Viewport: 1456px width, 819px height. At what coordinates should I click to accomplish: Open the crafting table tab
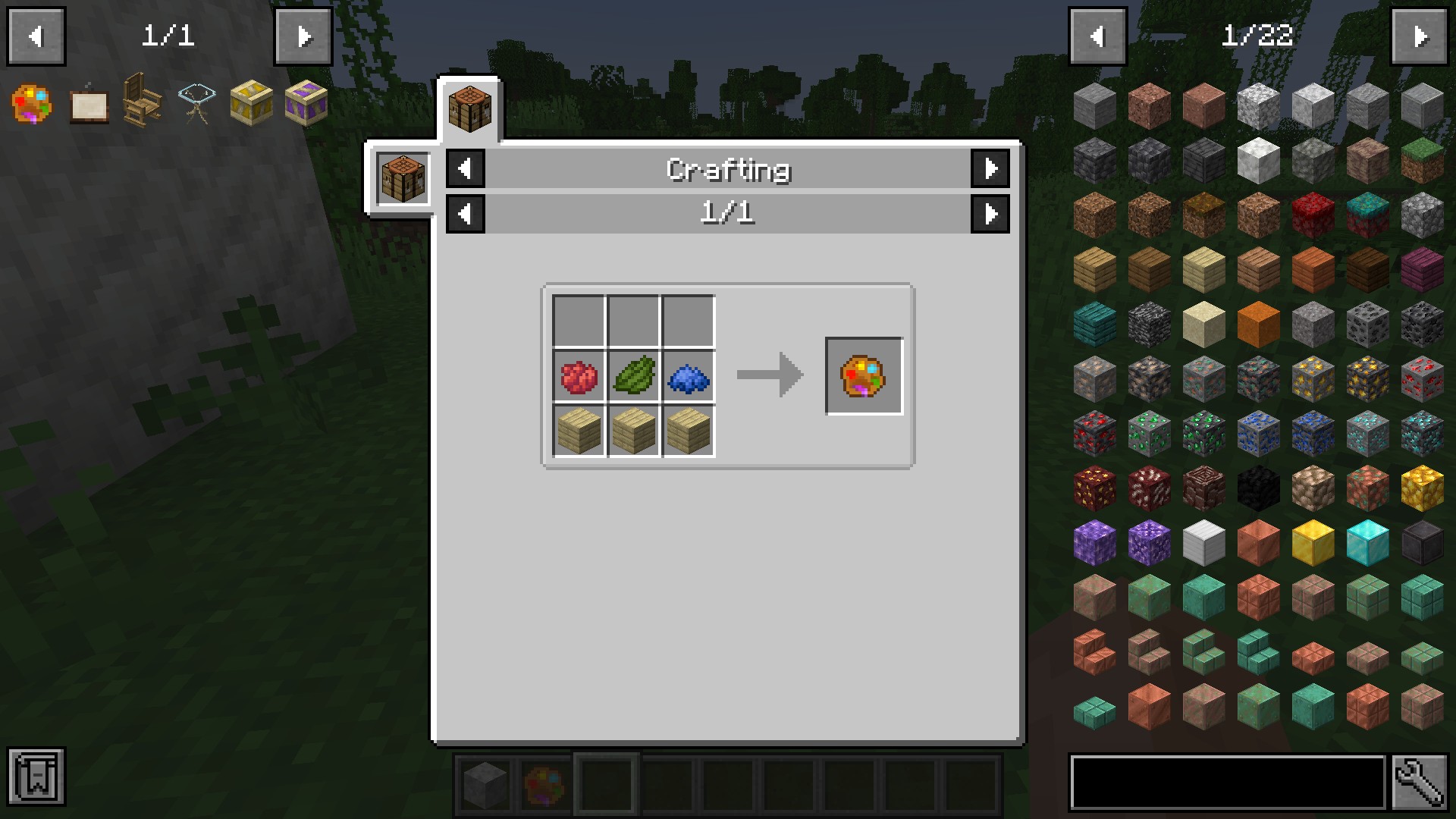pyautogui.click(x=469, y=109)
